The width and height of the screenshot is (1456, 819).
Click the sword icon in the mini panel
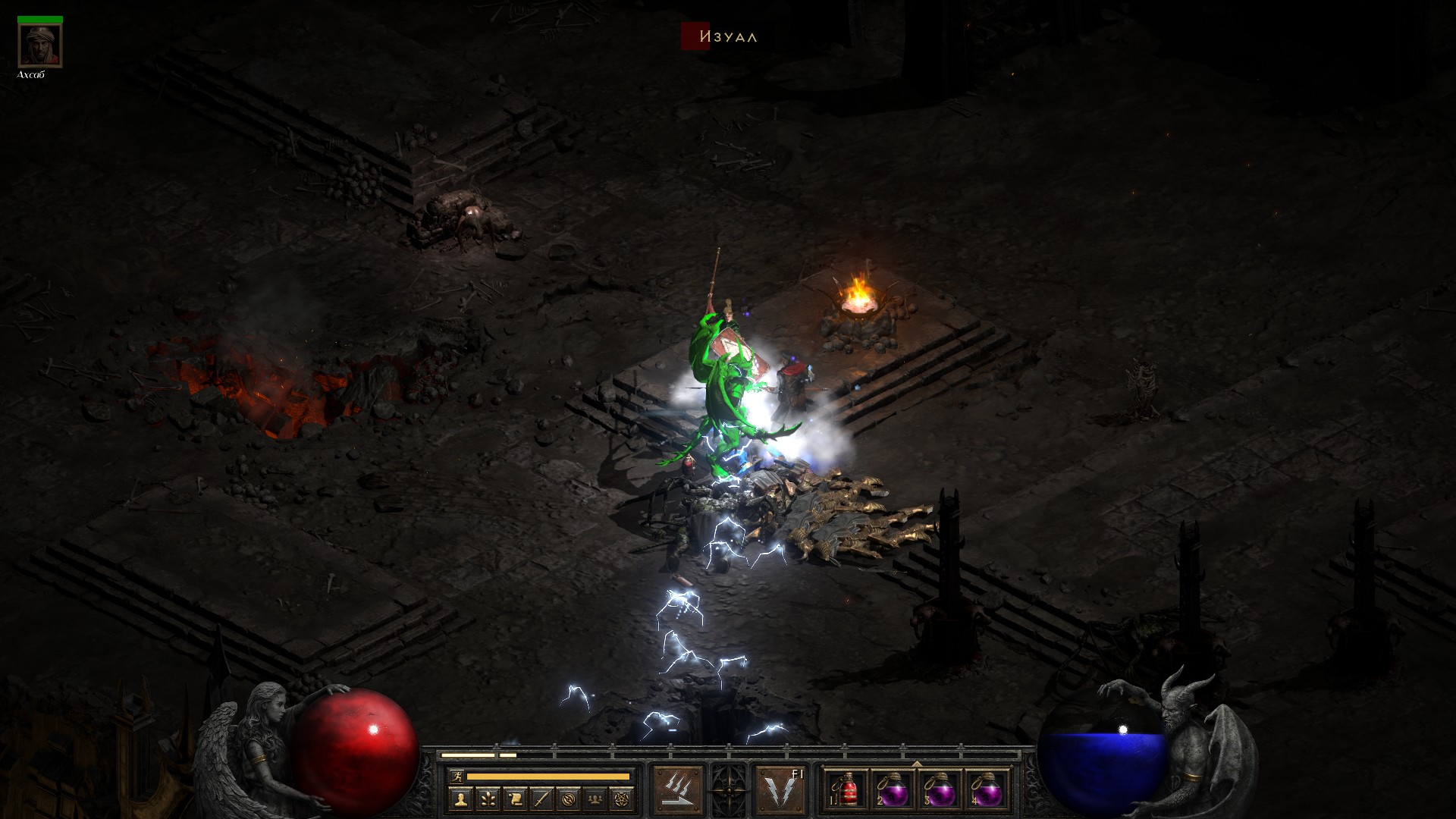541,798
